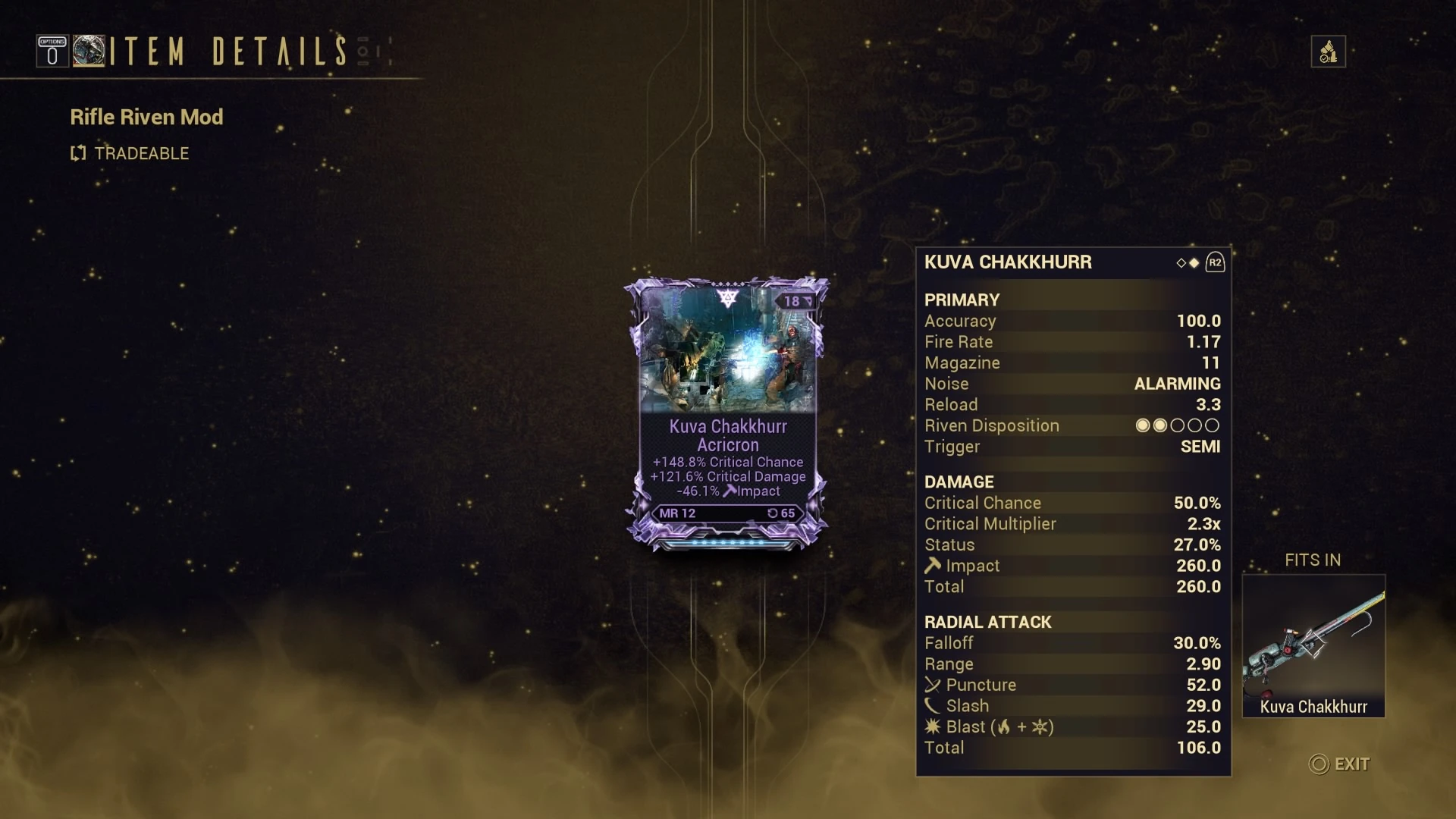Select the Primary stats section header
Screen dimensions: 1456x819
click(962, 300)
